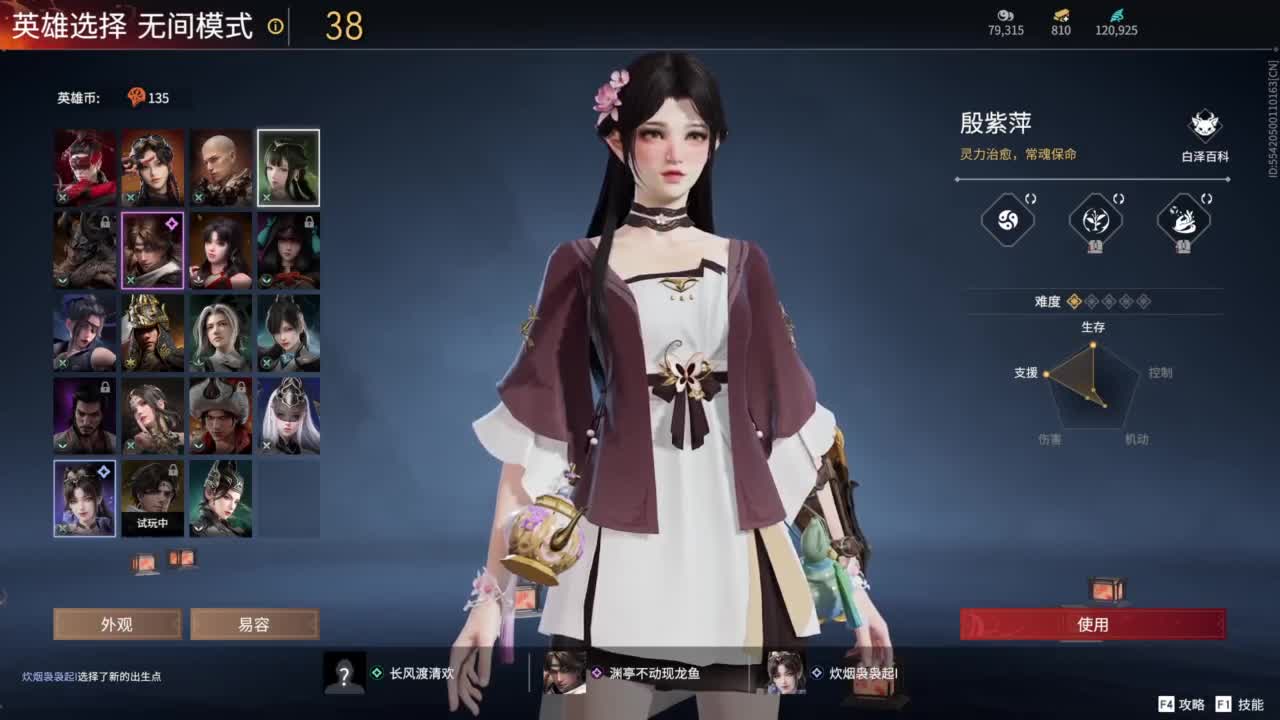The image size is (1280, 720).
Task: Open the 英雄币 hero coin icon
Action: tap(139, 97)
